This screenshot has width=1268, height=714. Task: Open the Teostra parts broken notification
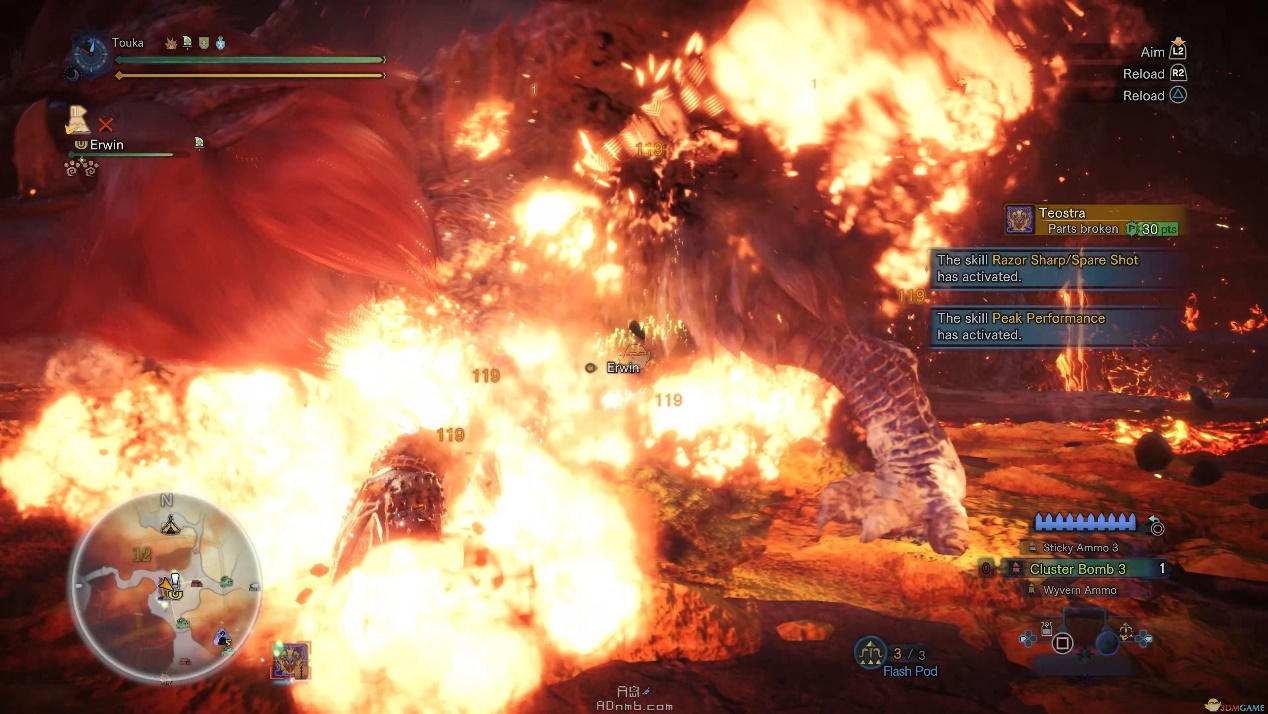(1093, 220)
